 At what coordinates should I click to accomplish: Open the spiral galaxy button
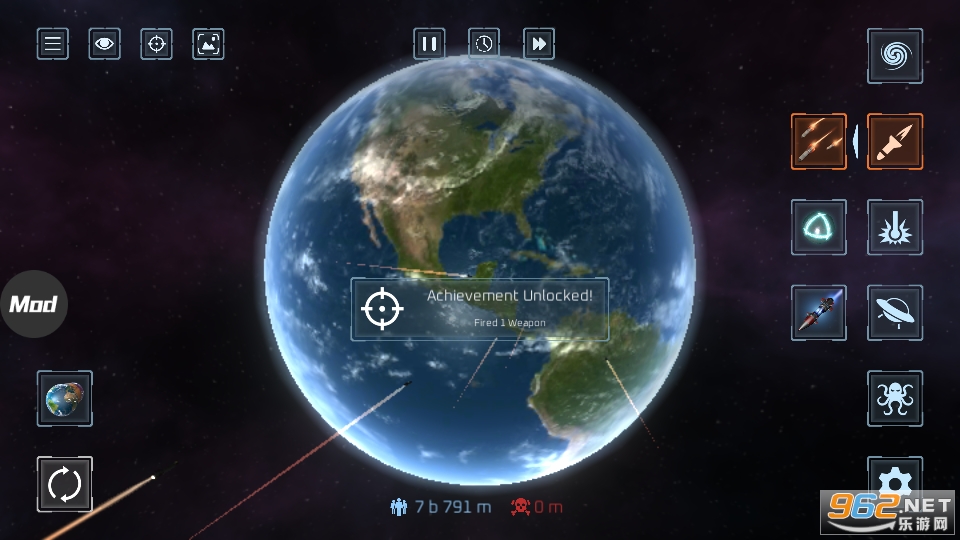tap(894, 56)
